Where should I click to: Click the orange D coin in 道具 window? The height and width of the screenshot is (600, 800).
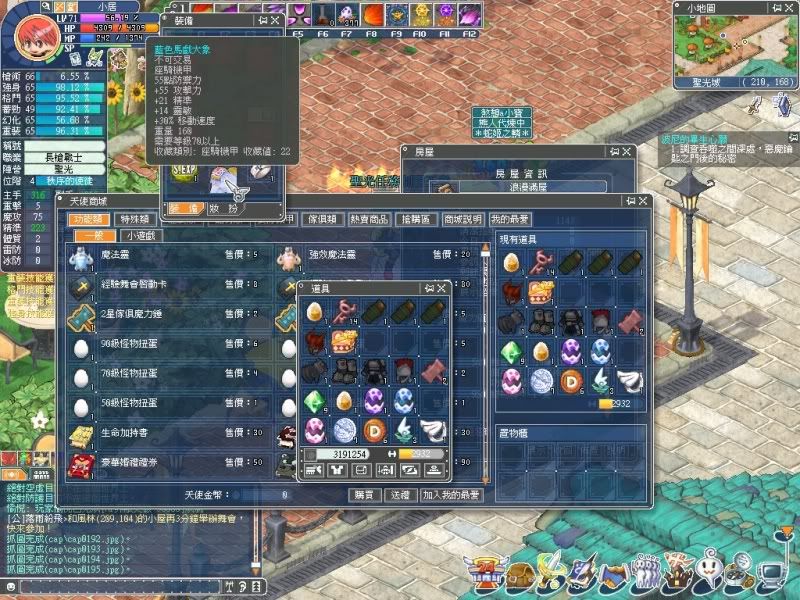click(x=375, y=430)
